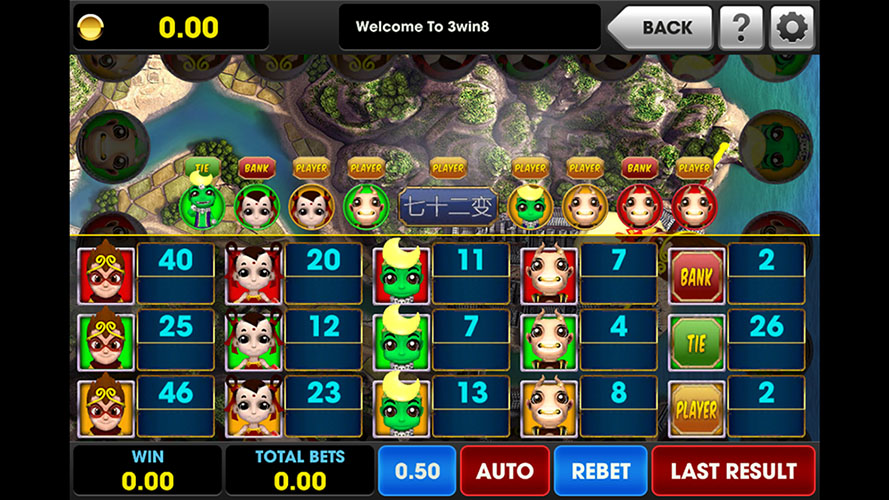Bet on the red BANK tile
This screenshot has width=889, height=500.
(x=696, y=275)
